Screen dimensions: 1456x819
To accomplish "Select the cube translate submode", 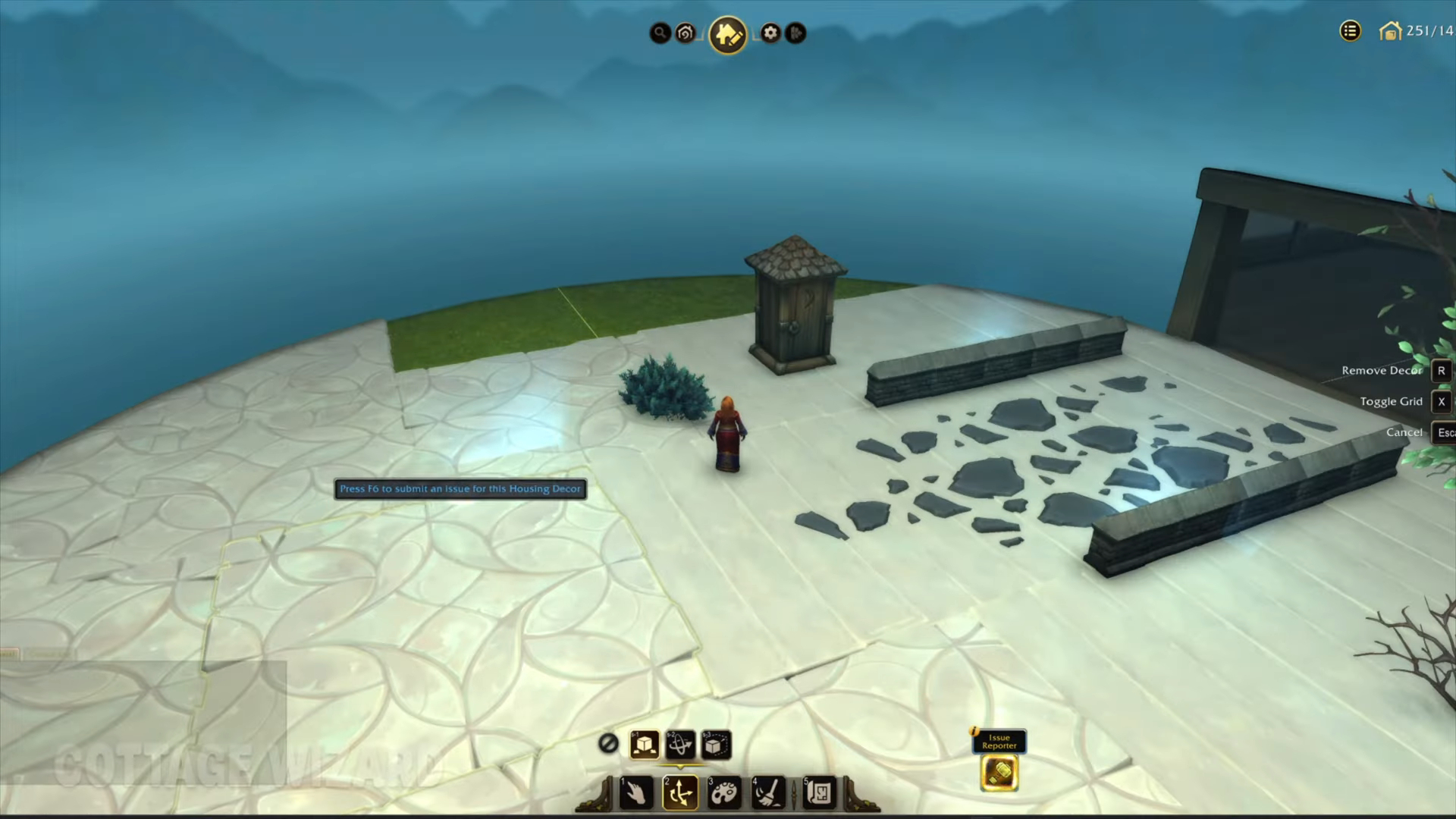I will point(645,745).
